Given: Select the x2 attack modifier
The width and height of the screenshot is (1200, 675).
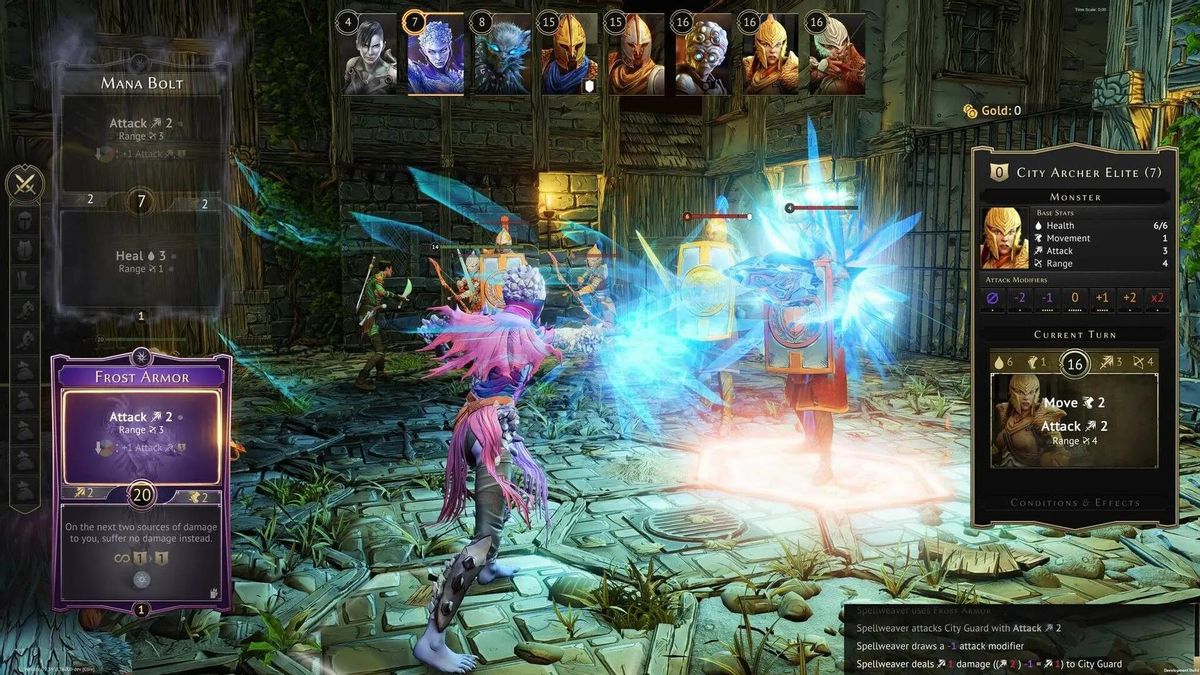Looking at the screenshot, I should coord(1158,298).
